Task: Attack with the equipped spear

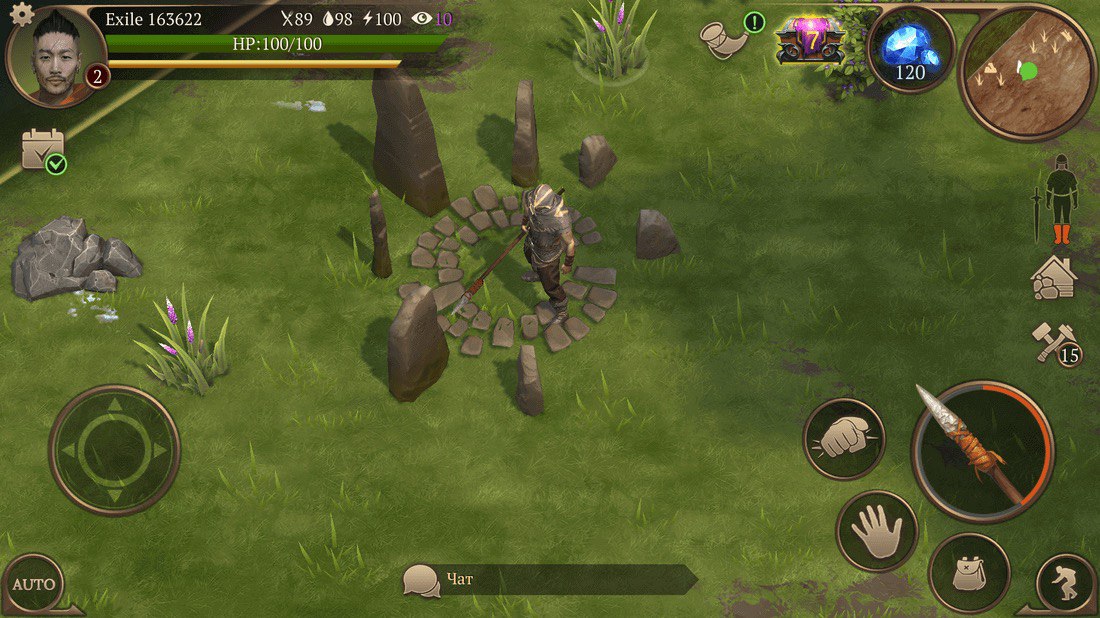Action: [982, 451]
